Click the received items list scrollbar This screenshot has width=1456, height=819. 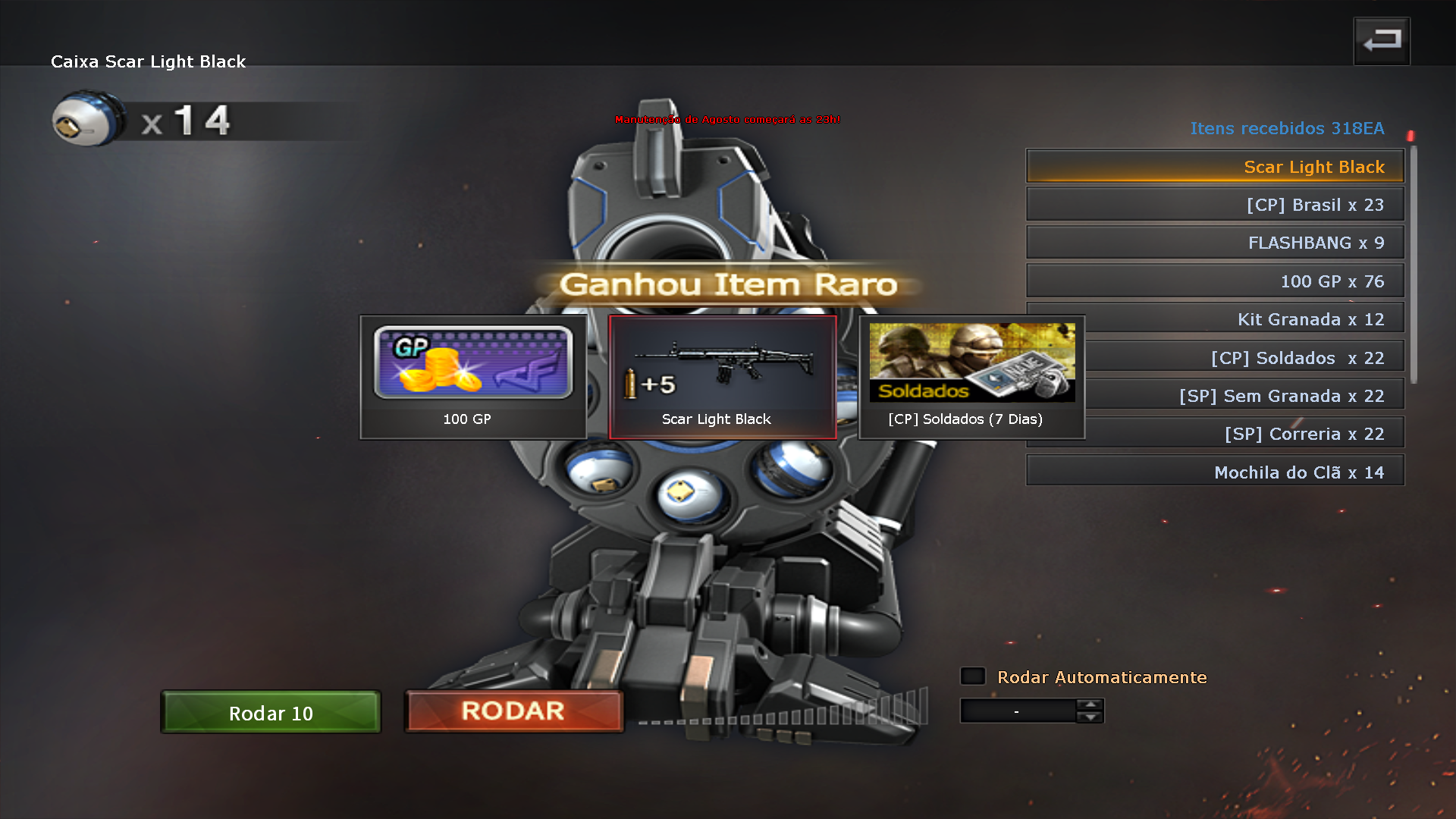click(x=1414, y=265)
